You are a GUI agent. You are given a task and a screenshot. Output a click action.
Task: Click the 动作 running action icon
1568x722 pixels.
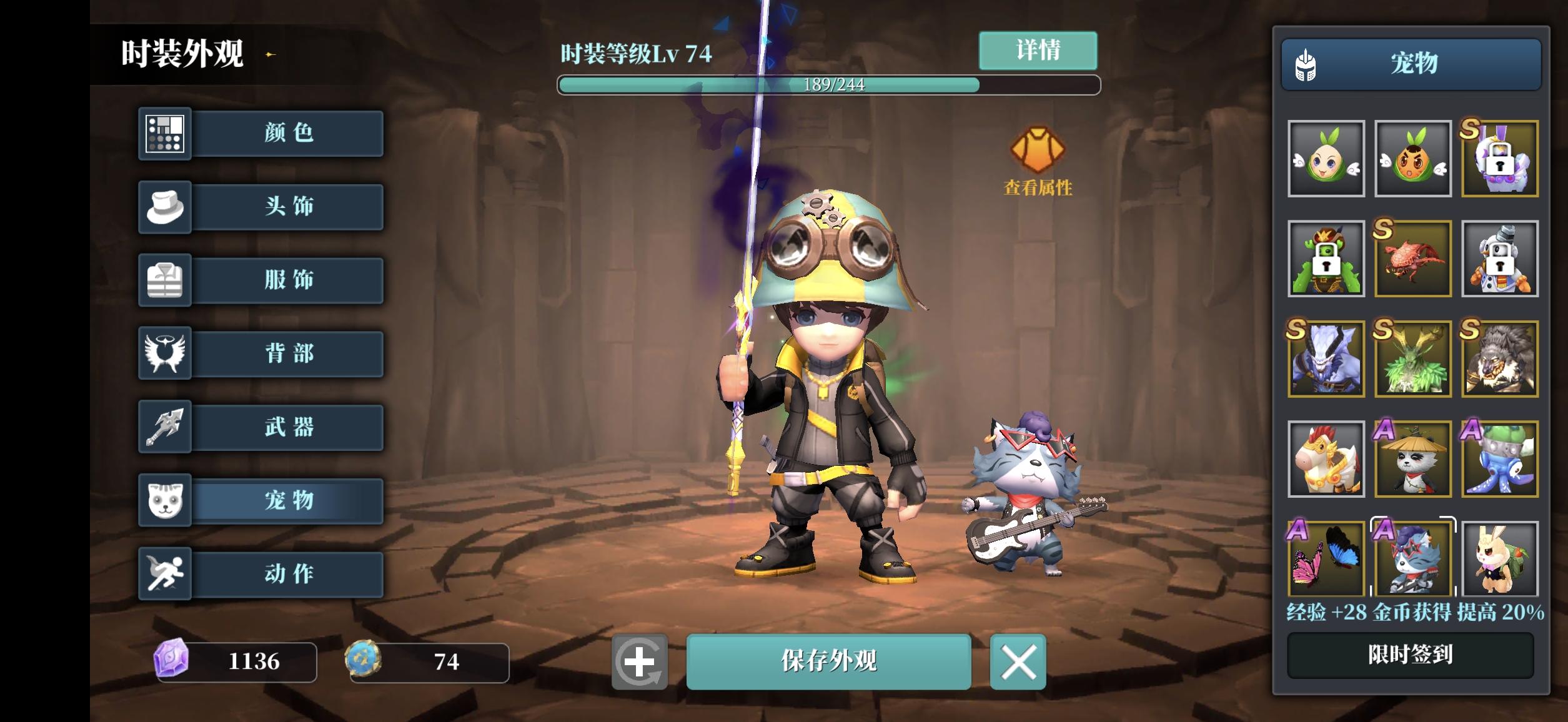[x=166, y=574]
